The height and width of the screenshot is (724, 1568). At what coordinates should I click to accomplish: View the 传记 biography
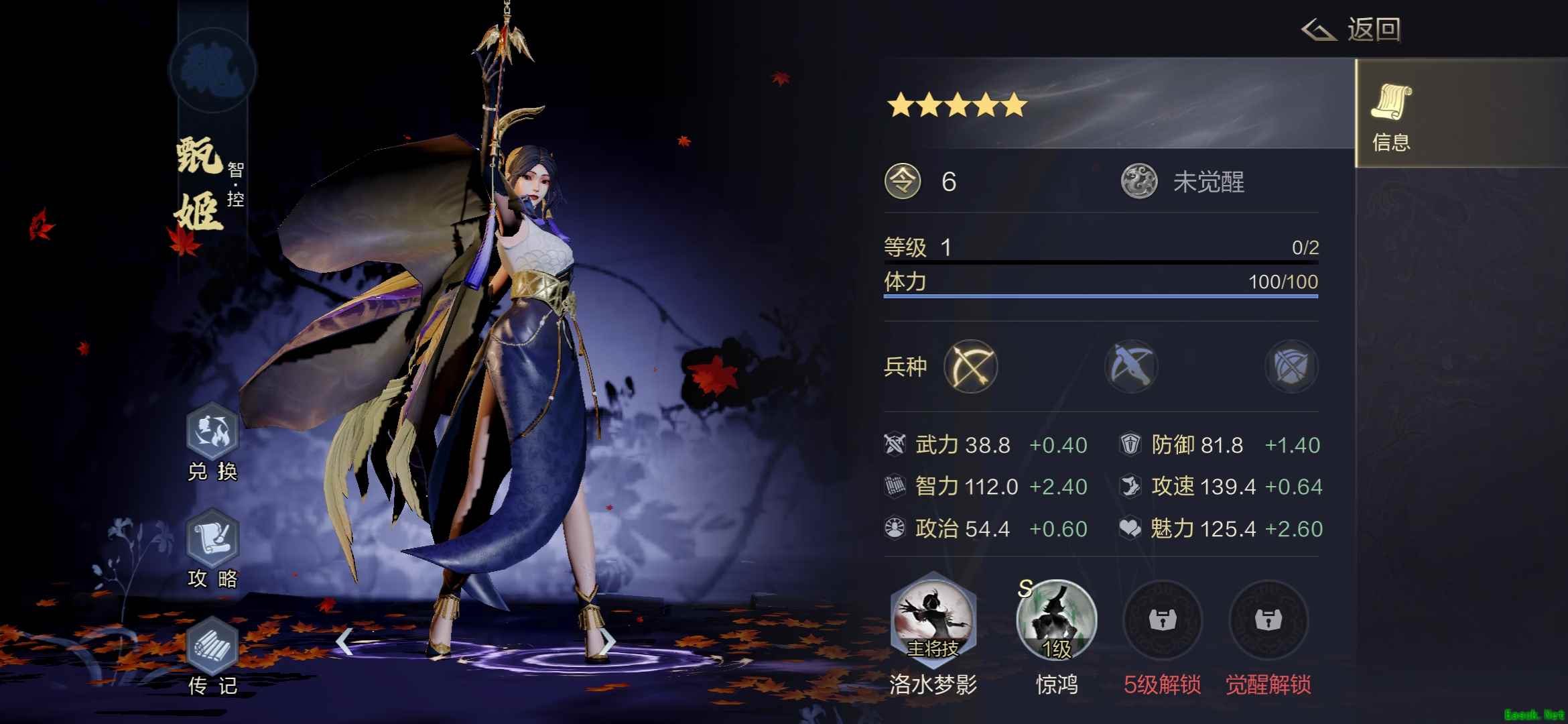(x=212, y=647)
